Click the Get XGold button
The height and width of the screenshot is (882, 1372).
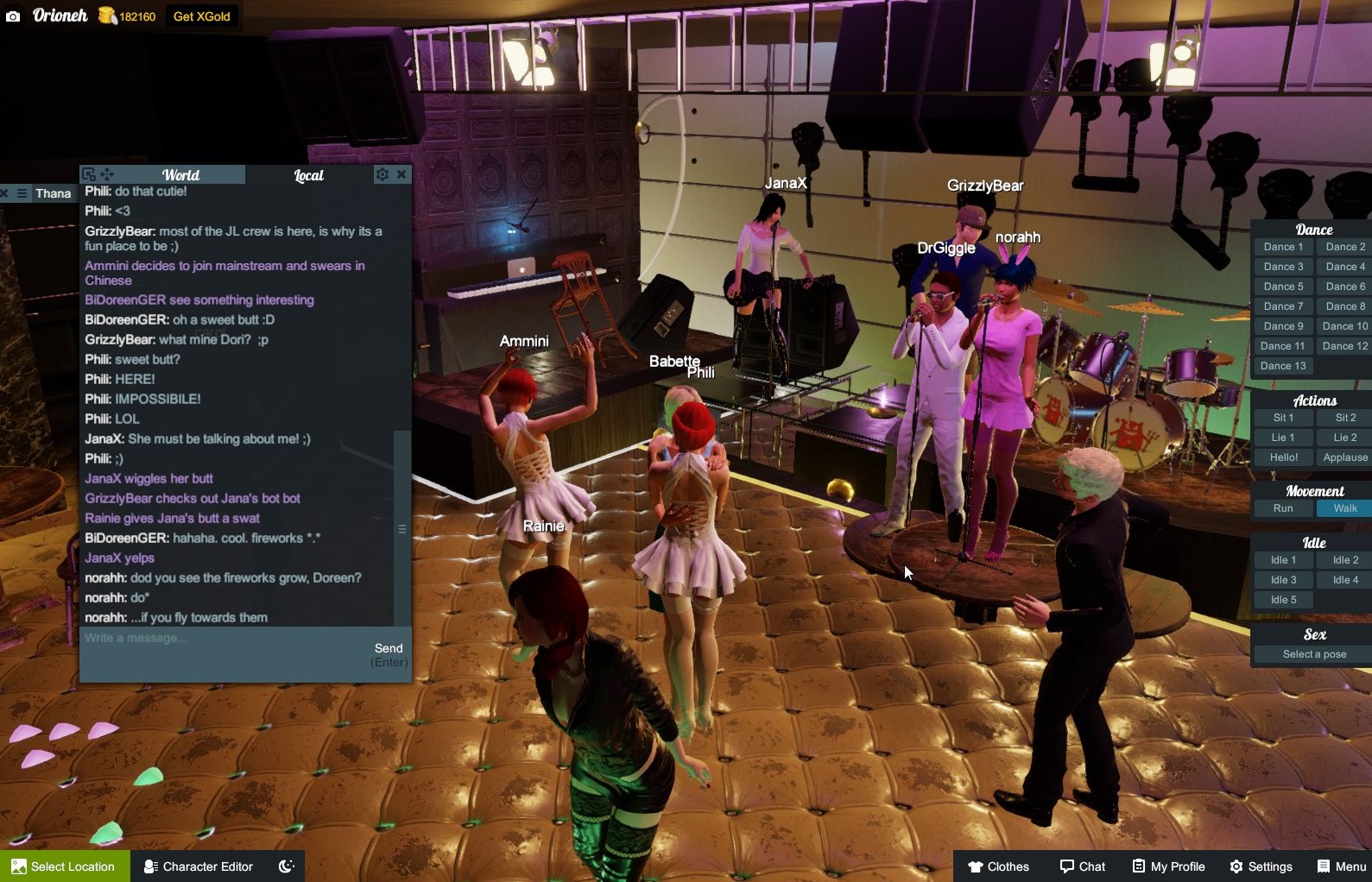(201, 16)
